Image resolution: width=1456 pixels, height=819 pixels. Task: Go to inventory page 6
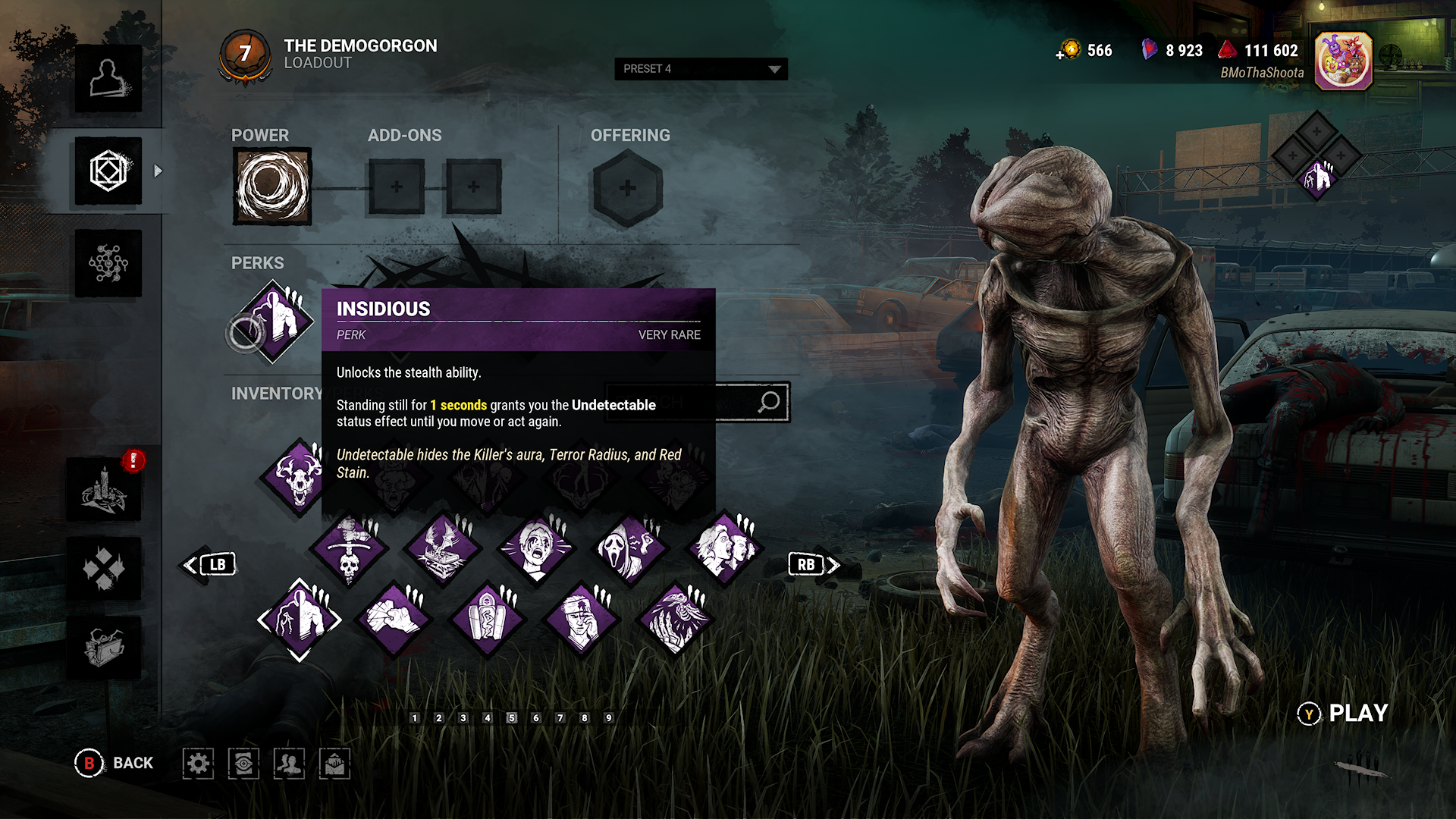(x=536, y=718)
